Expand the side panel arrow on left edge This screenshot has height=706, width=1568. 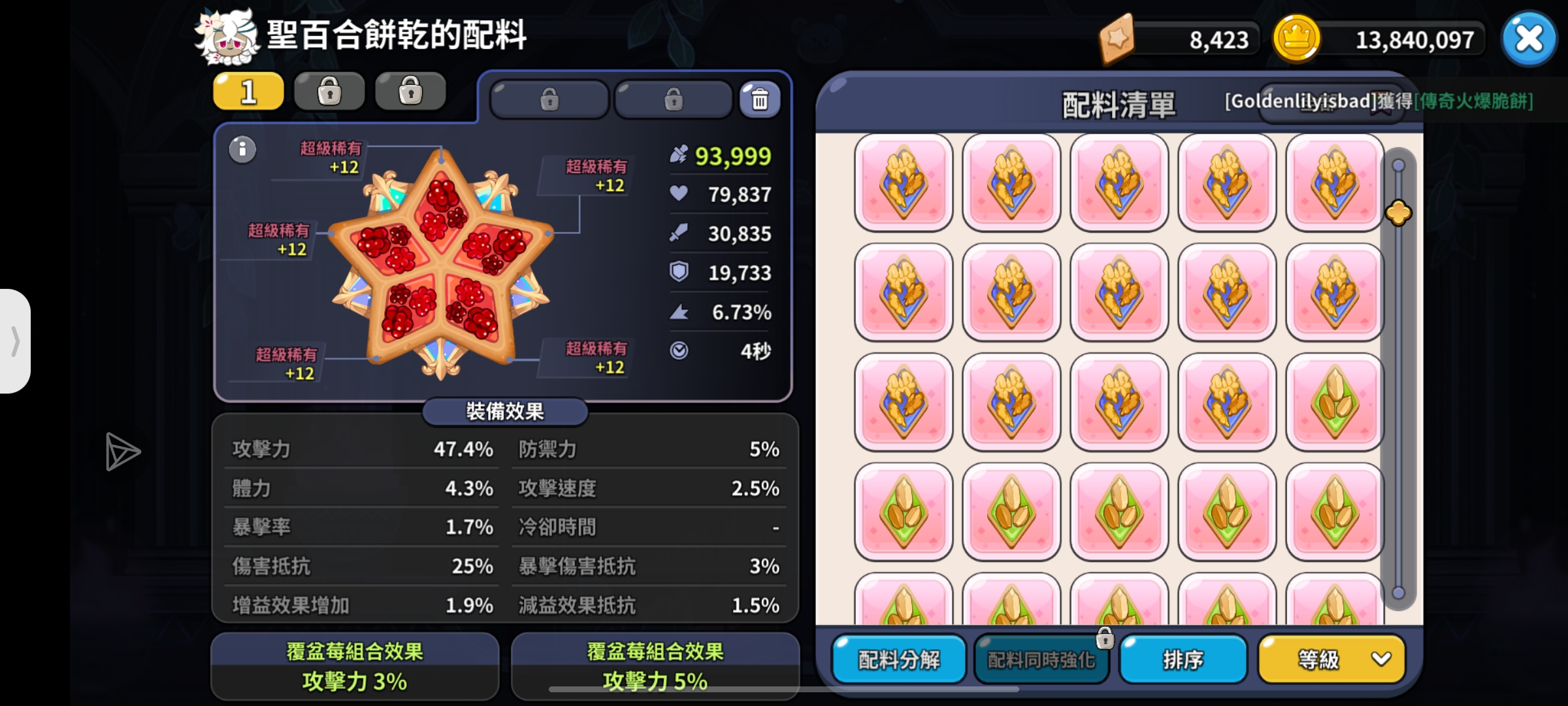coord(15,341)
